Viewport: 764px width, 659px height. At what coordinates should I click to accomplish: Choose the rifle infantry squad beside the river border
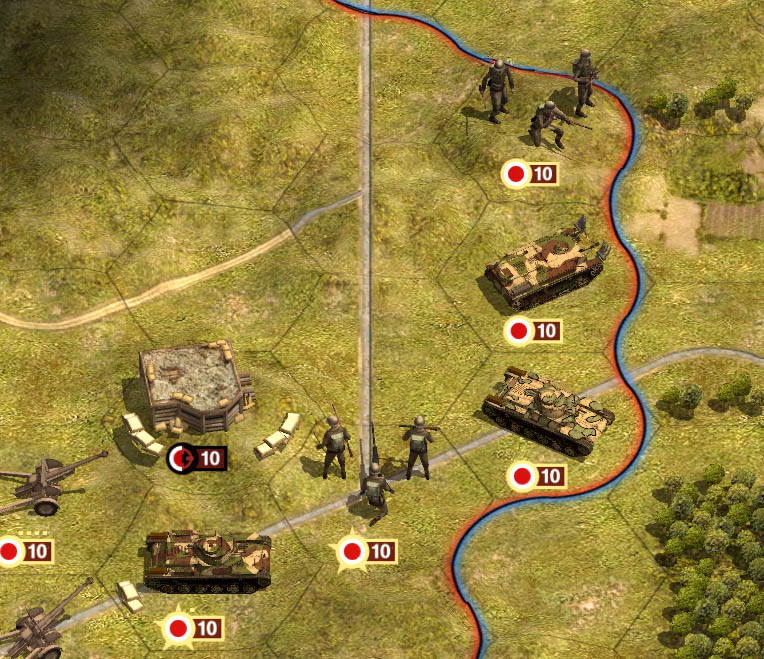(540, 100)
